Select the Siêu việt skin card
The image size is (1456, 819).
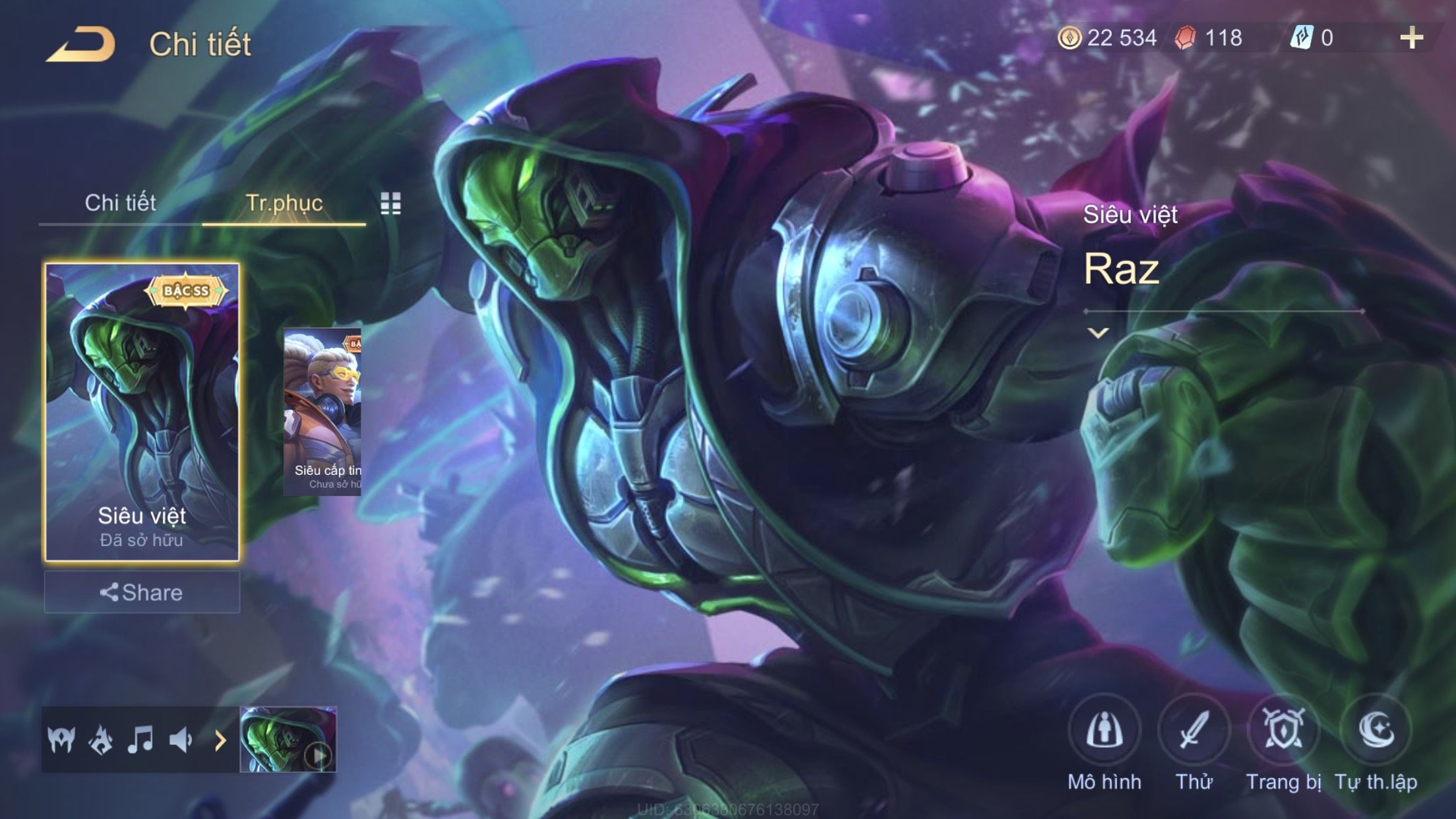pyautogui.click(x=142, y=411)
